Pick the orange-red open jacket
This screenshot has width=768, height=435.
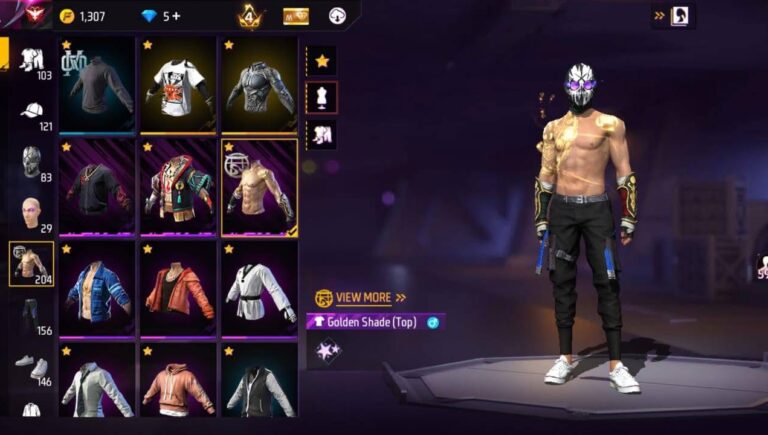(x=178, y=289)
